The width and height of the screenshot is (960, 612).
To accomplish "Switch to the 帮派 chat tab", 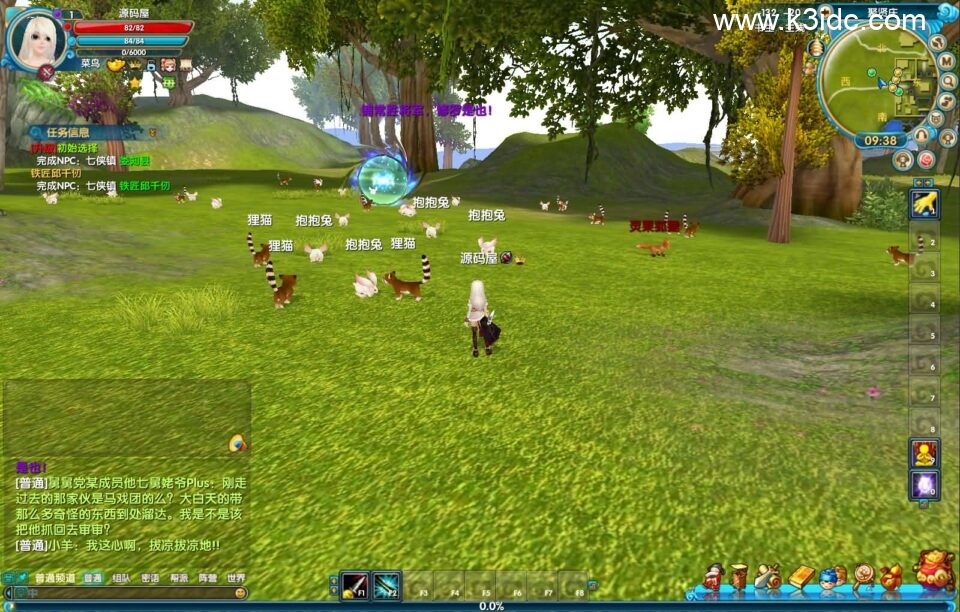I will (179, 578).
